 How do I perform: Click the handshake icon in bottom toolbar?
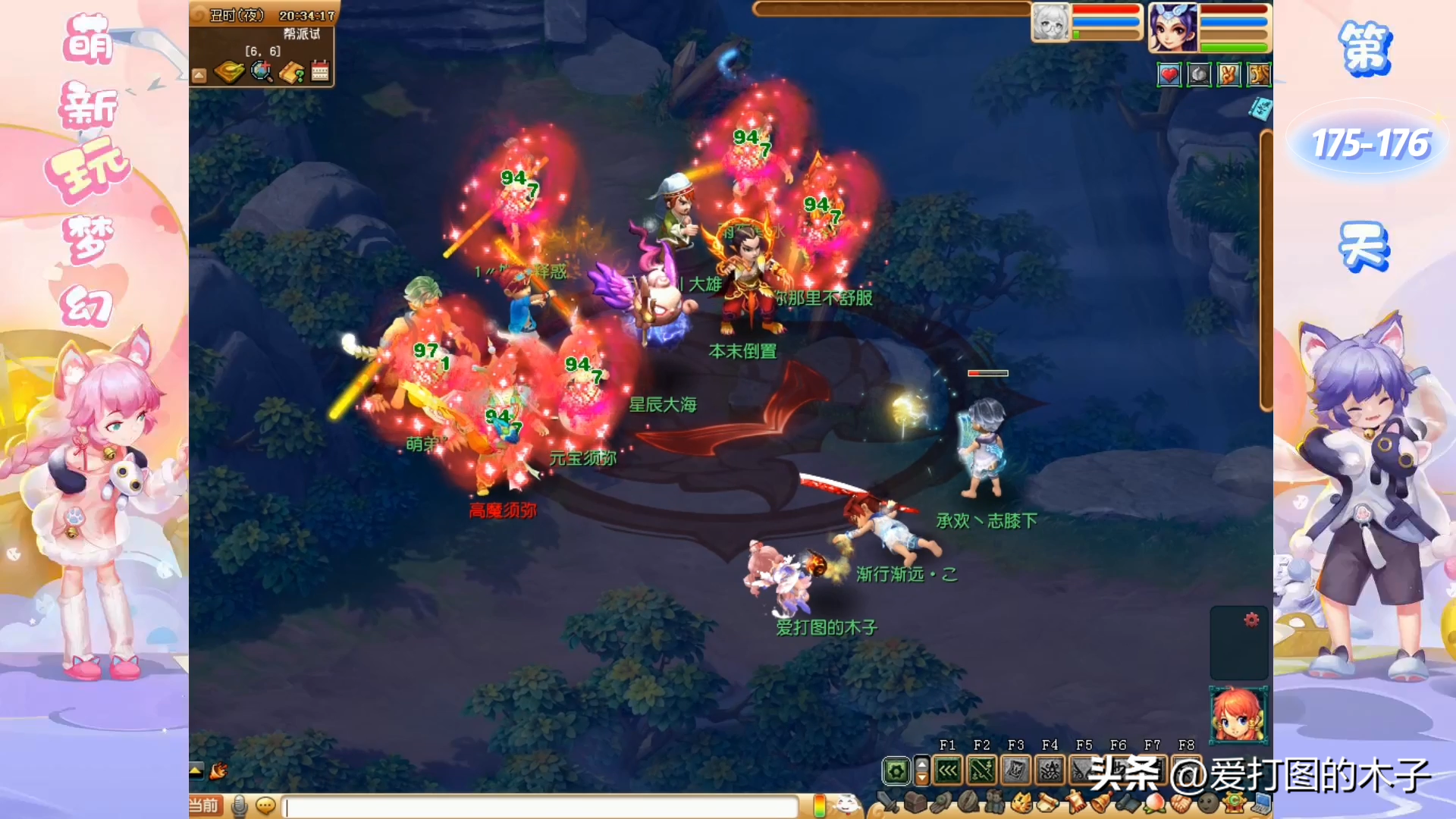click(1180, 802)
